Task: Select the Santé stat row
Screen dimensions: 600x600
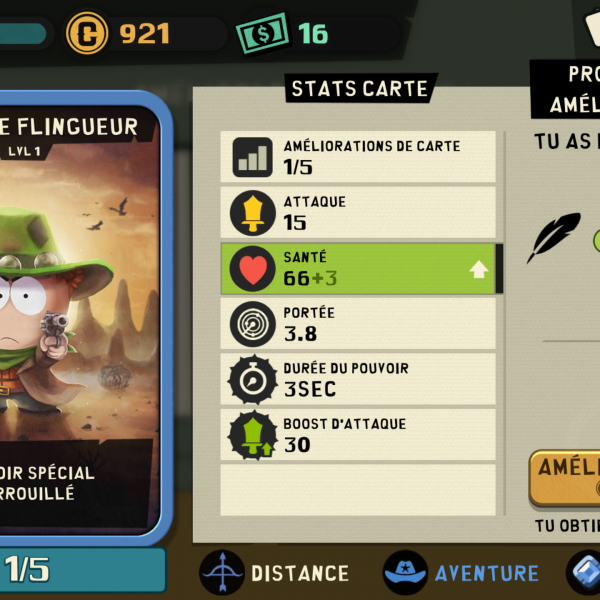Action: [360, 268]
